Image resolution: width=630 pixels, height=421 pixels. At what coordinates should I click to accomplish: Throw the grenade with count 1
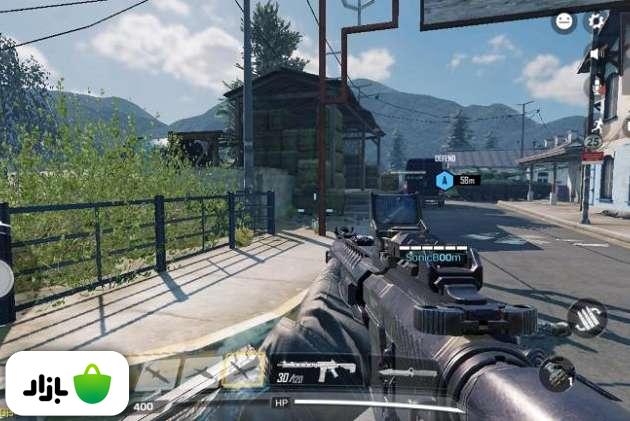[557, 374]
